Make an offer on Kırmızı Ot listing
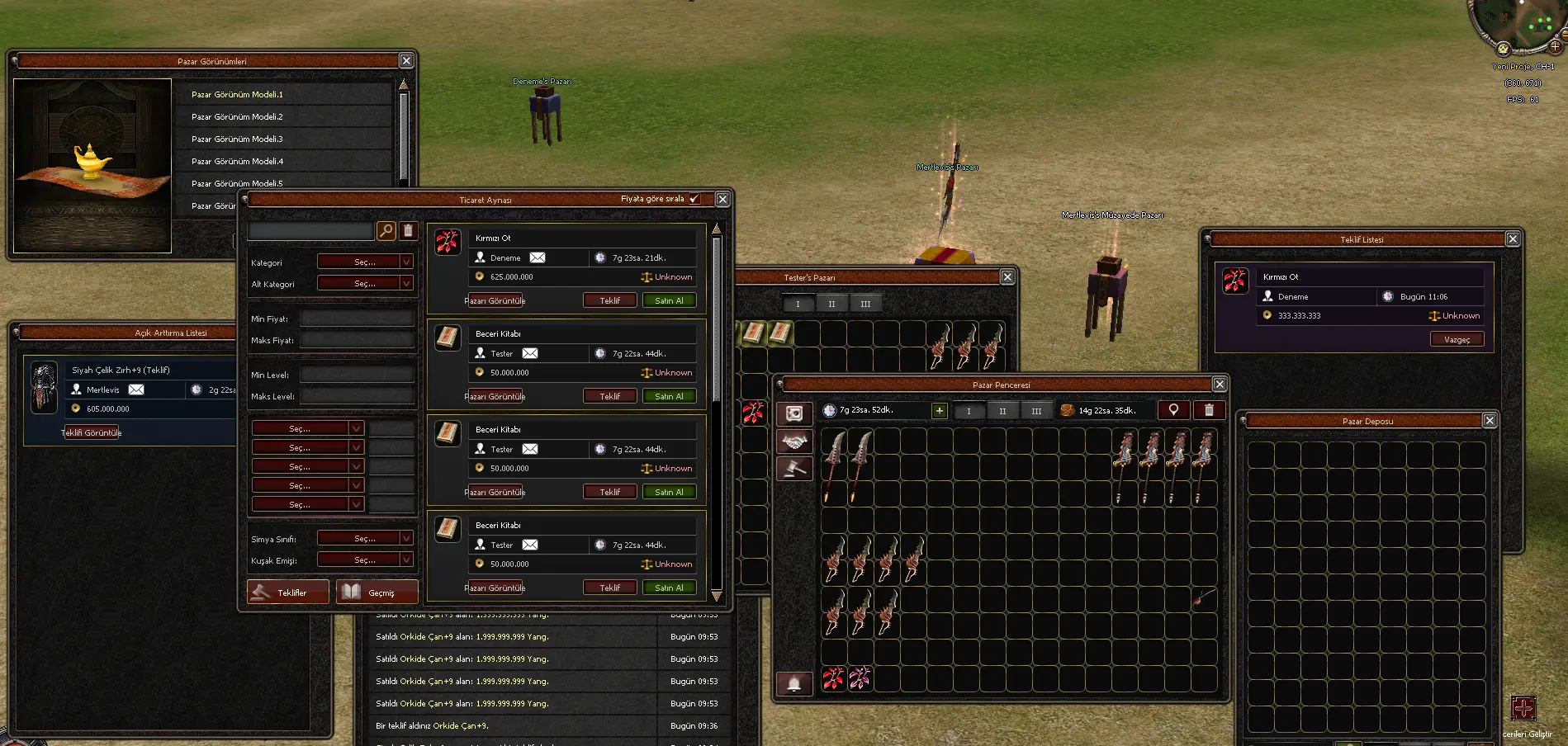Screen dimensions: 1568x746 click(x=609, y=301)
